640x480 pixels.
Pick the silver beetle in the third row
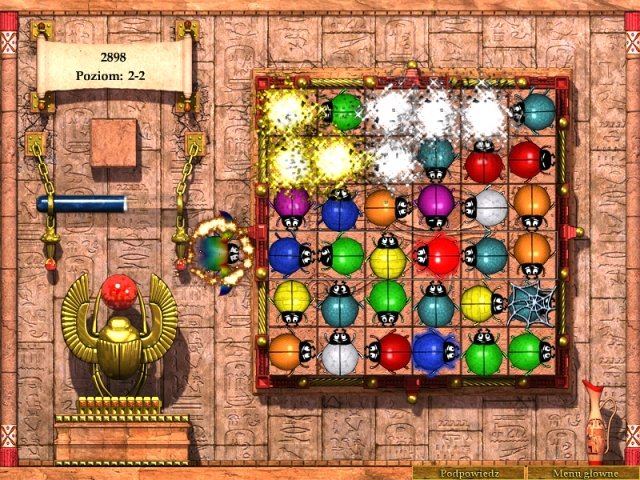pyautogui.click(x=488, y=207)
